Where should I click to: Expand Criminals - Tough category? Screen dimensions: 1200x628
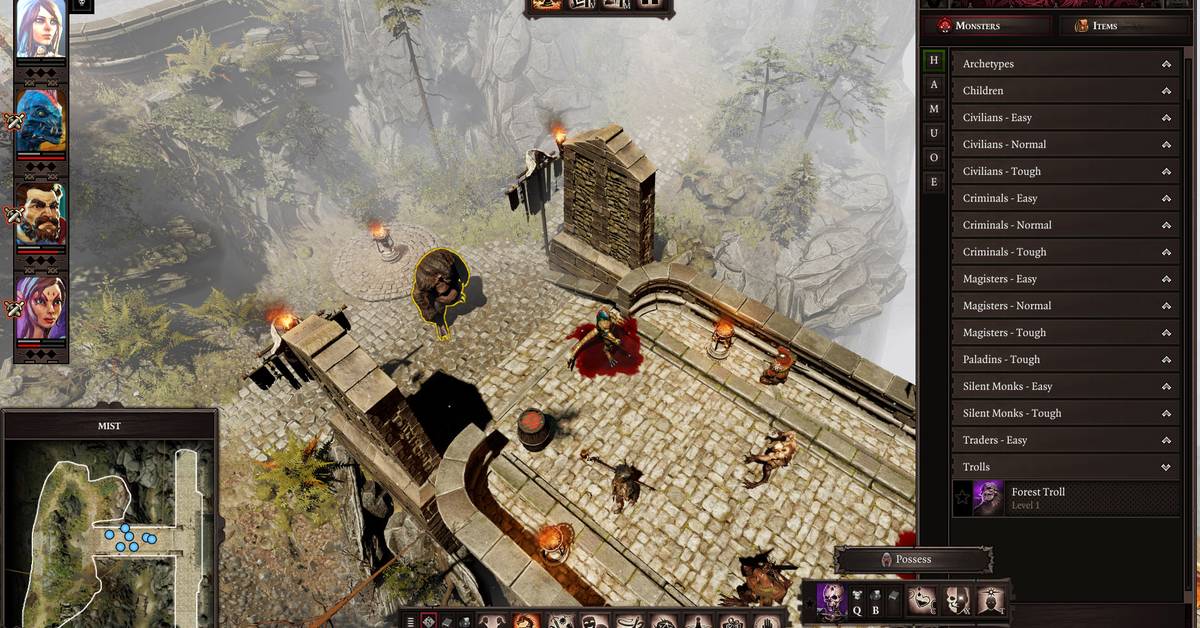click(x=1065, y=252)
